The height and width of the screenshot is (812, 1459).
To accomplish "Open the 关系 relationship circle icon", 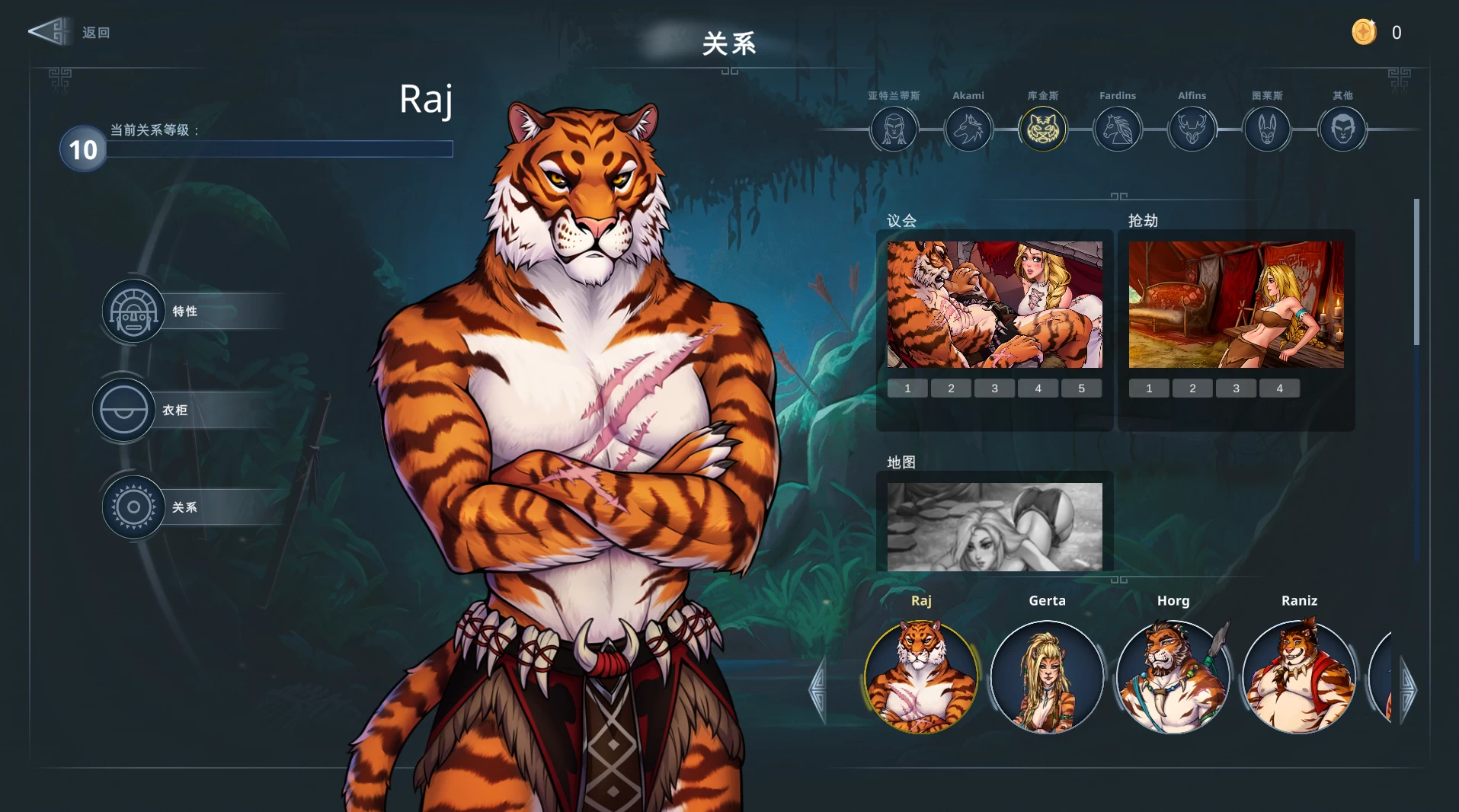I will pos(133,507).
